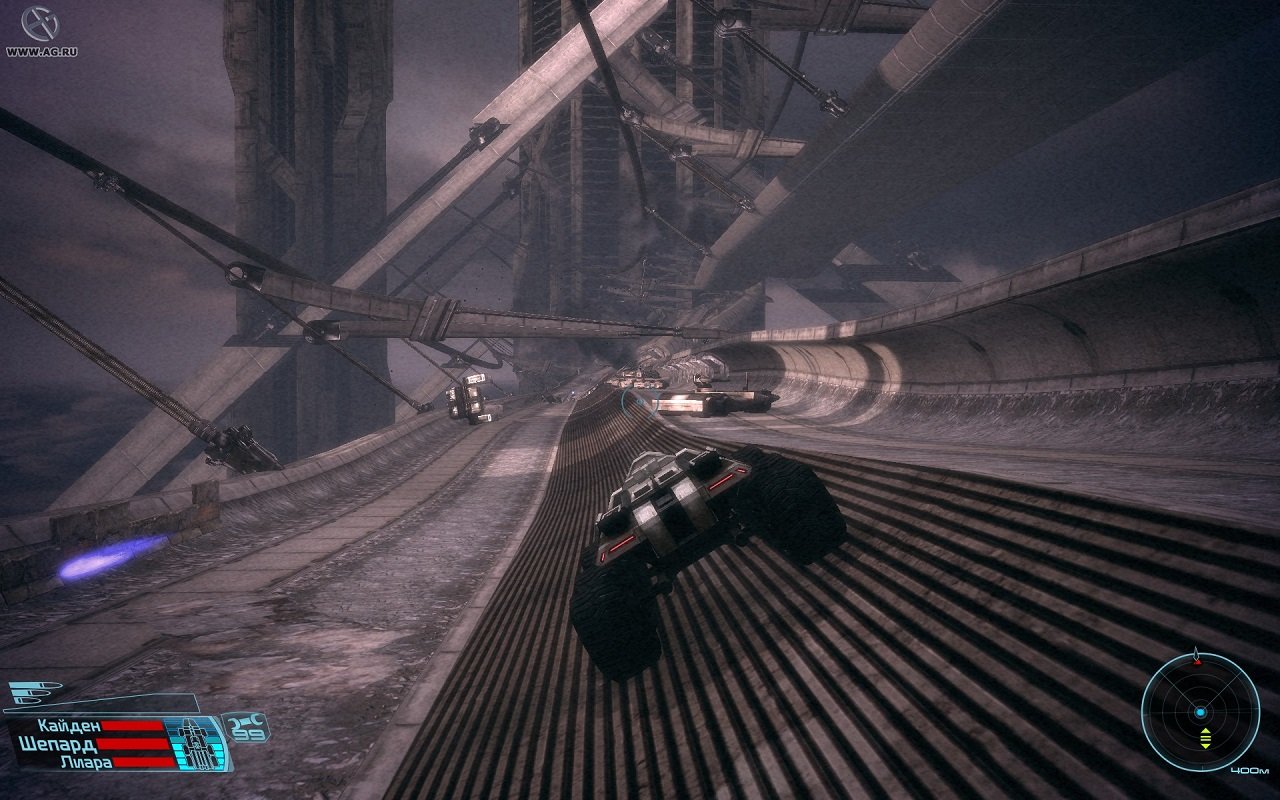
Task: Select squad member Лиара
Action: [85, 762]
